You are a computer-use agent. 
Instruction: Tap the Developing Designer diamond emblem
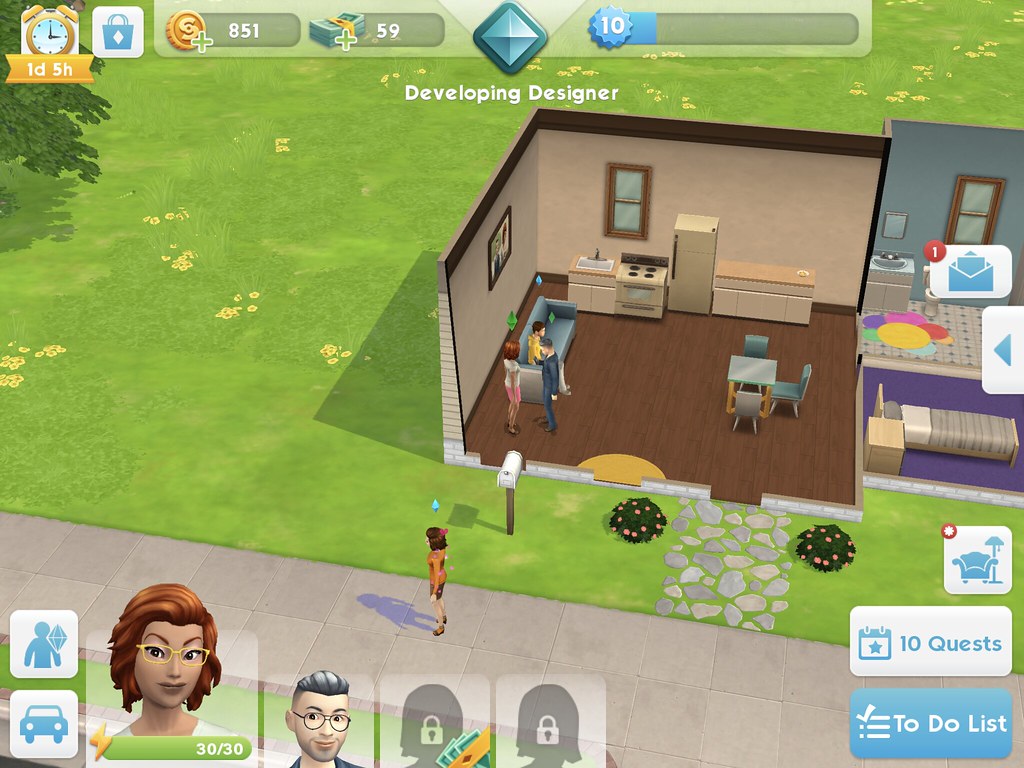[511, 37]
